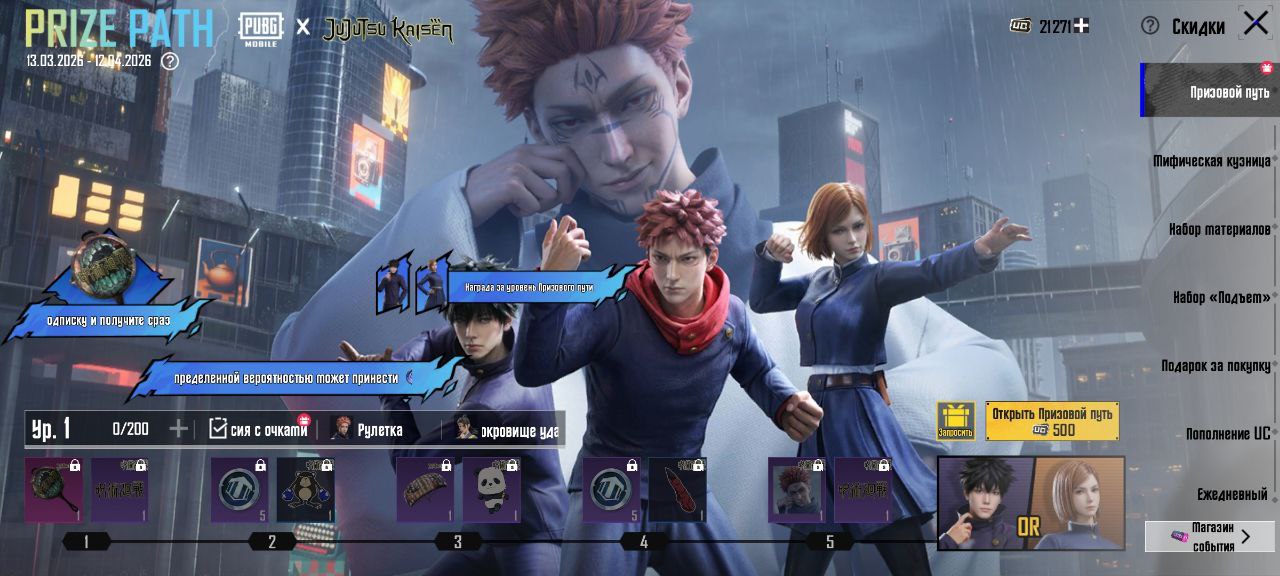Show event info next to the dates
1280x576 pixels.
170,61
